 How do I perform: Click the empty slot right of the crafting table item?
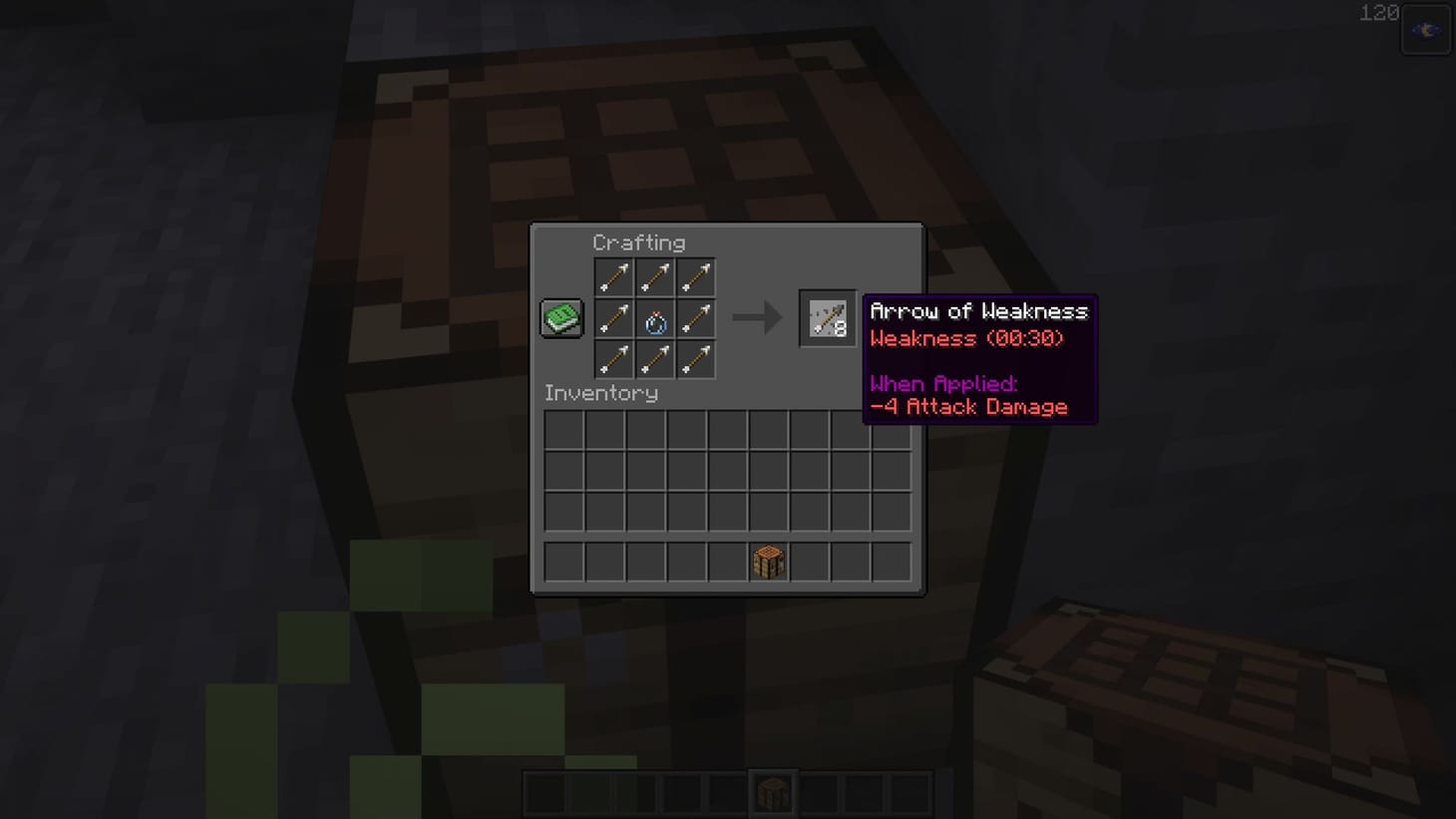click(x=808, y=561)
